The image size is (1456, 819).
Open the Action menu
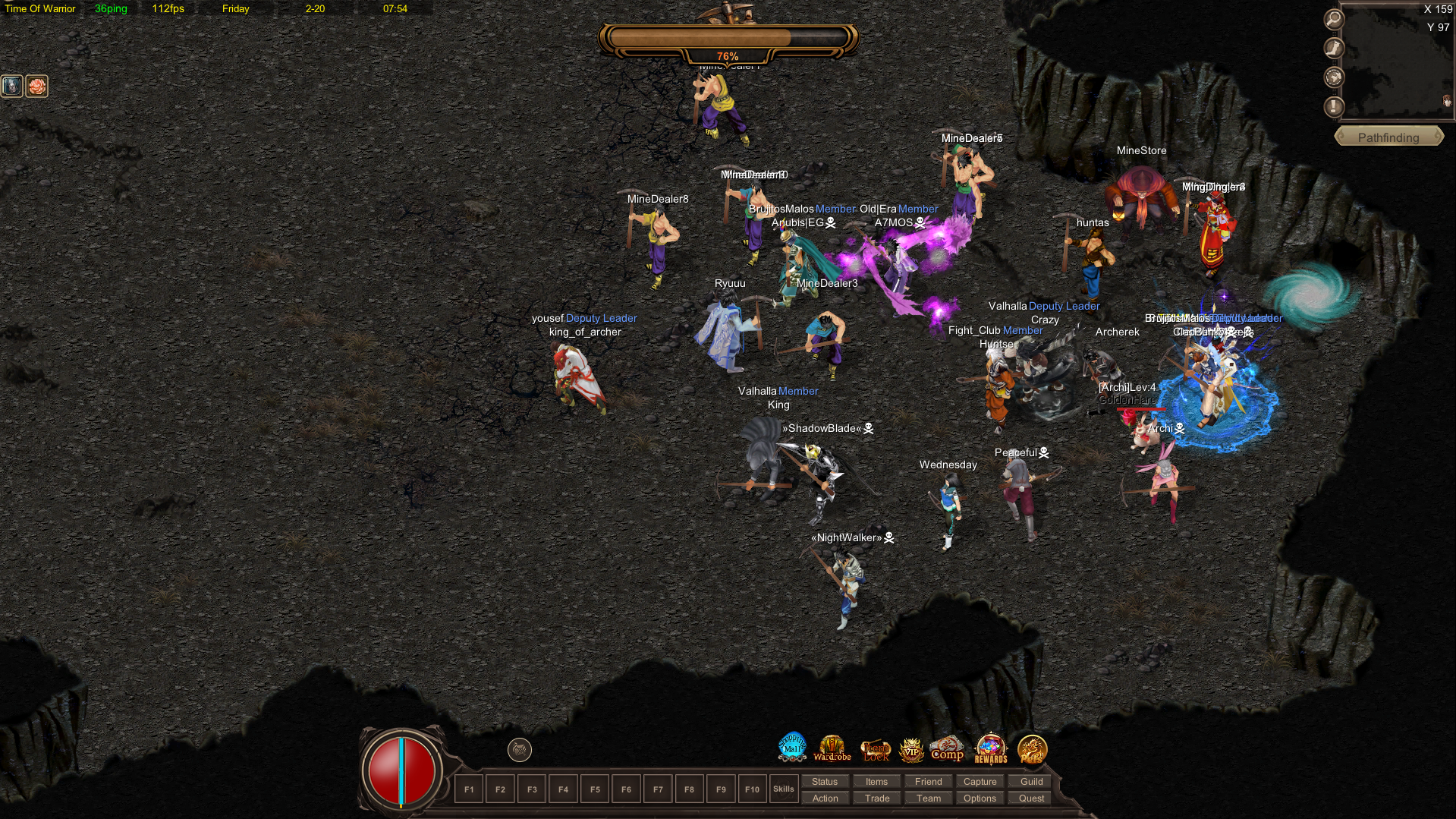pyautogui.click(x=825, y=798)
